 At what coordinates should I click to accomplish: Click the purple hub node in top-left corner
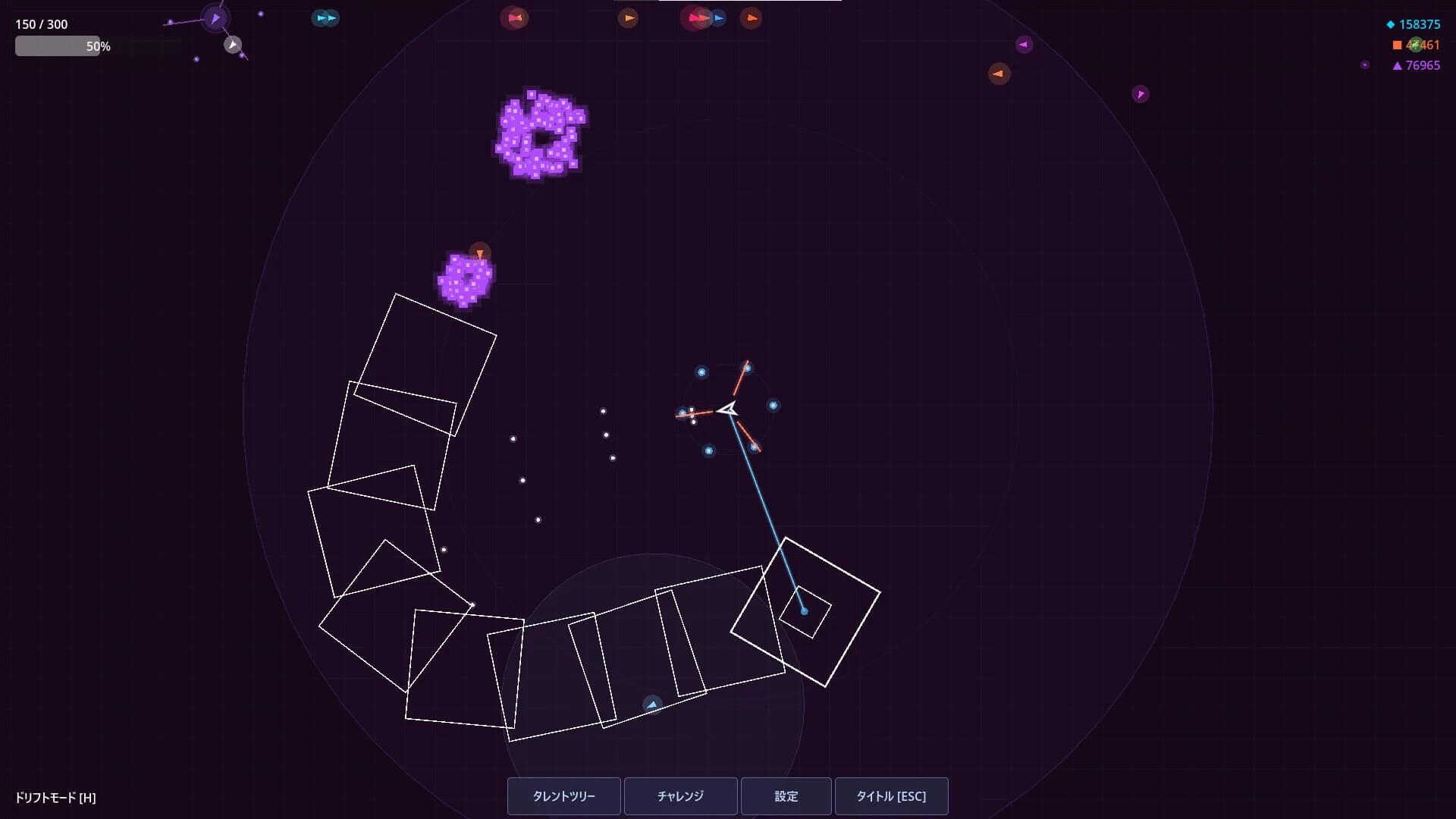[215, 17]
